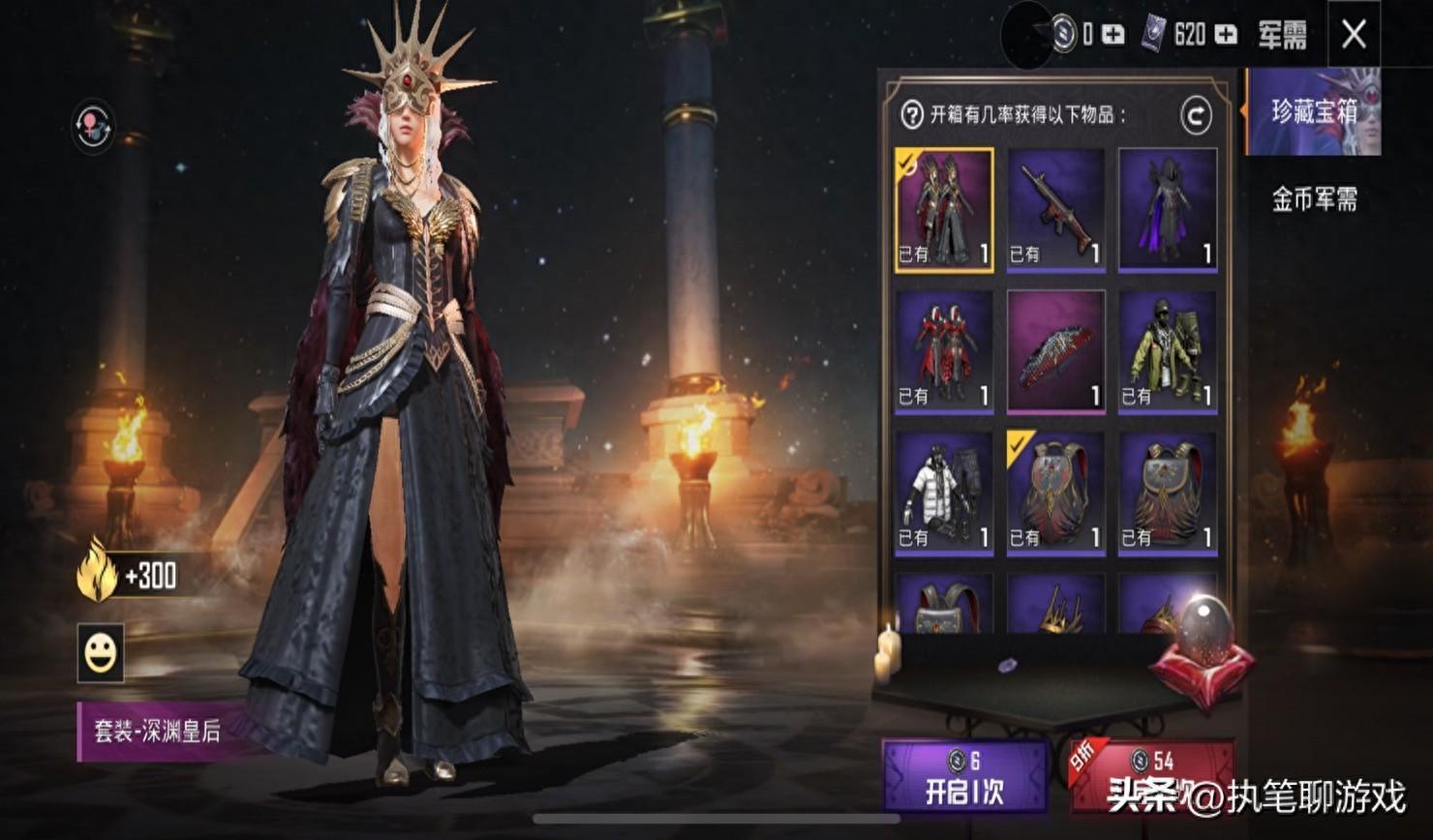Toggle character gender preview icon
The height and width of the screenshot is (840, 1433).
[x=94, y=126]
